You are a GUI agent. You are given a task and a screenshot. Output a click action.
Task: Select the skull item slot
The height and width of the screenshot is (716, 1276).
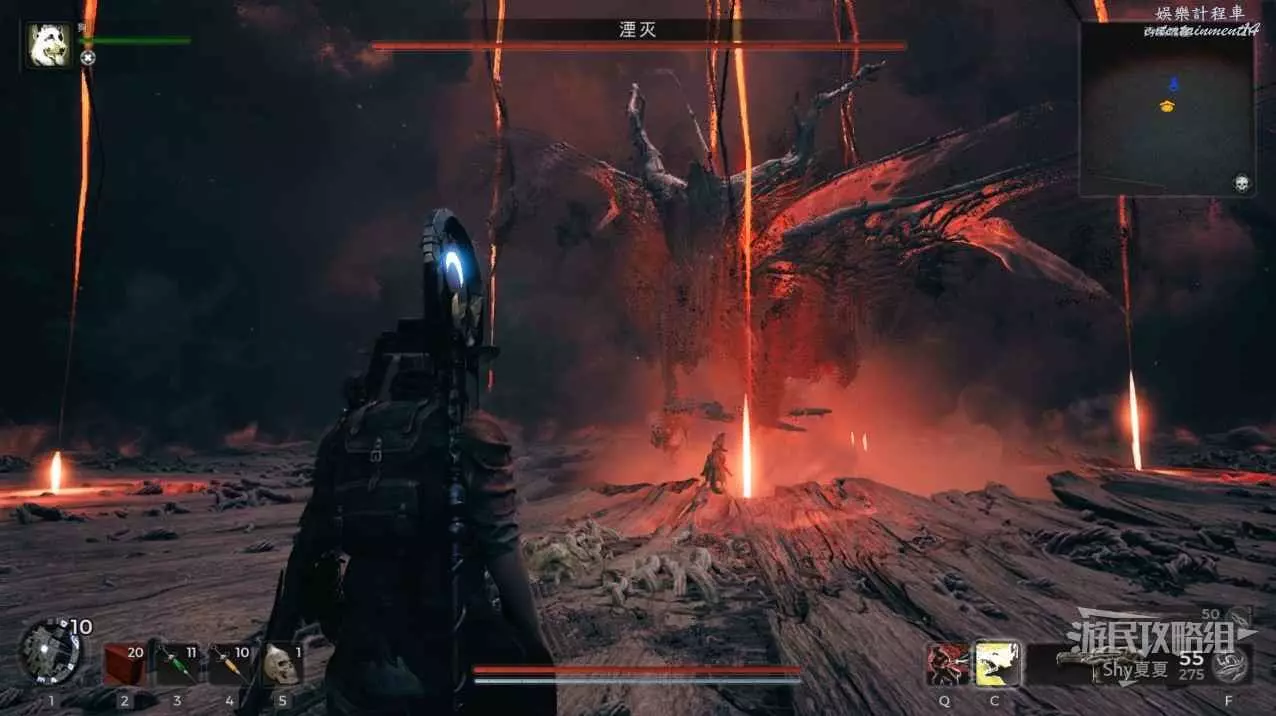(281, 664)
